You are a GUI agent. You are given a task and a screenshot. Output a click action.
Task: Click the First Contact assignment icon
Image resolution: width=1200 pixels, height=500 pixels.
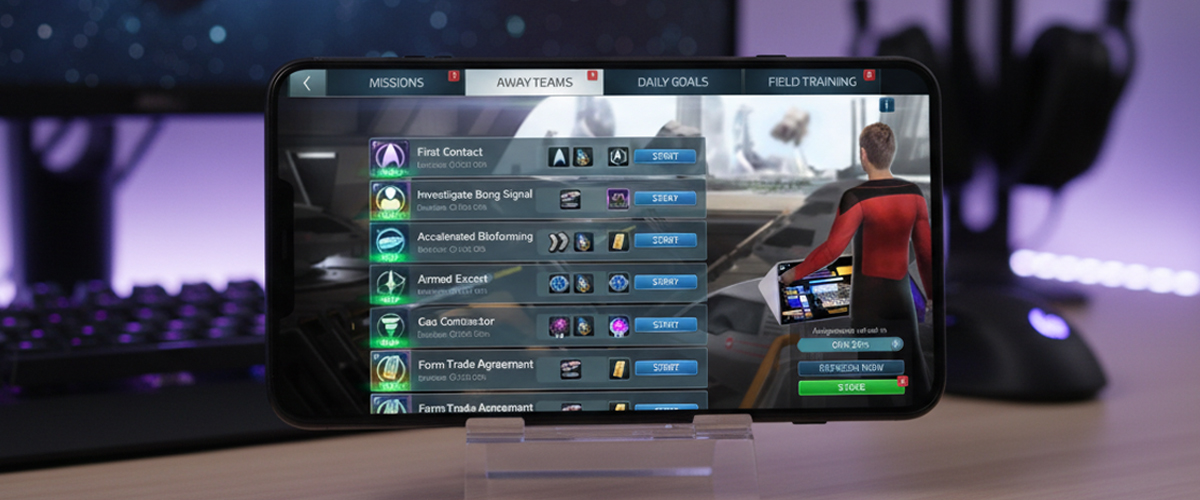point(388,157)
